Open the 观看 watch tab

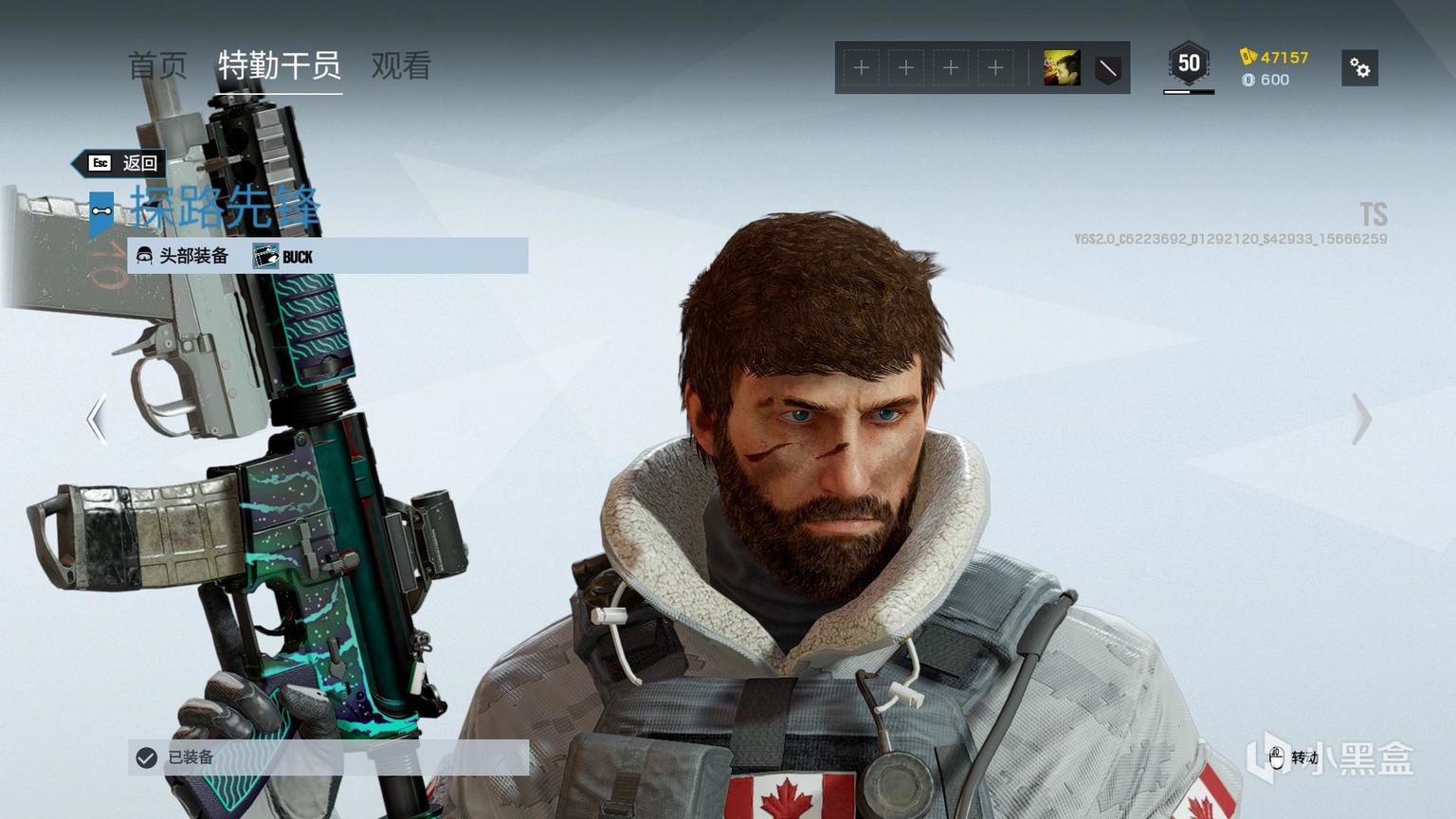[x=401, y=65]
